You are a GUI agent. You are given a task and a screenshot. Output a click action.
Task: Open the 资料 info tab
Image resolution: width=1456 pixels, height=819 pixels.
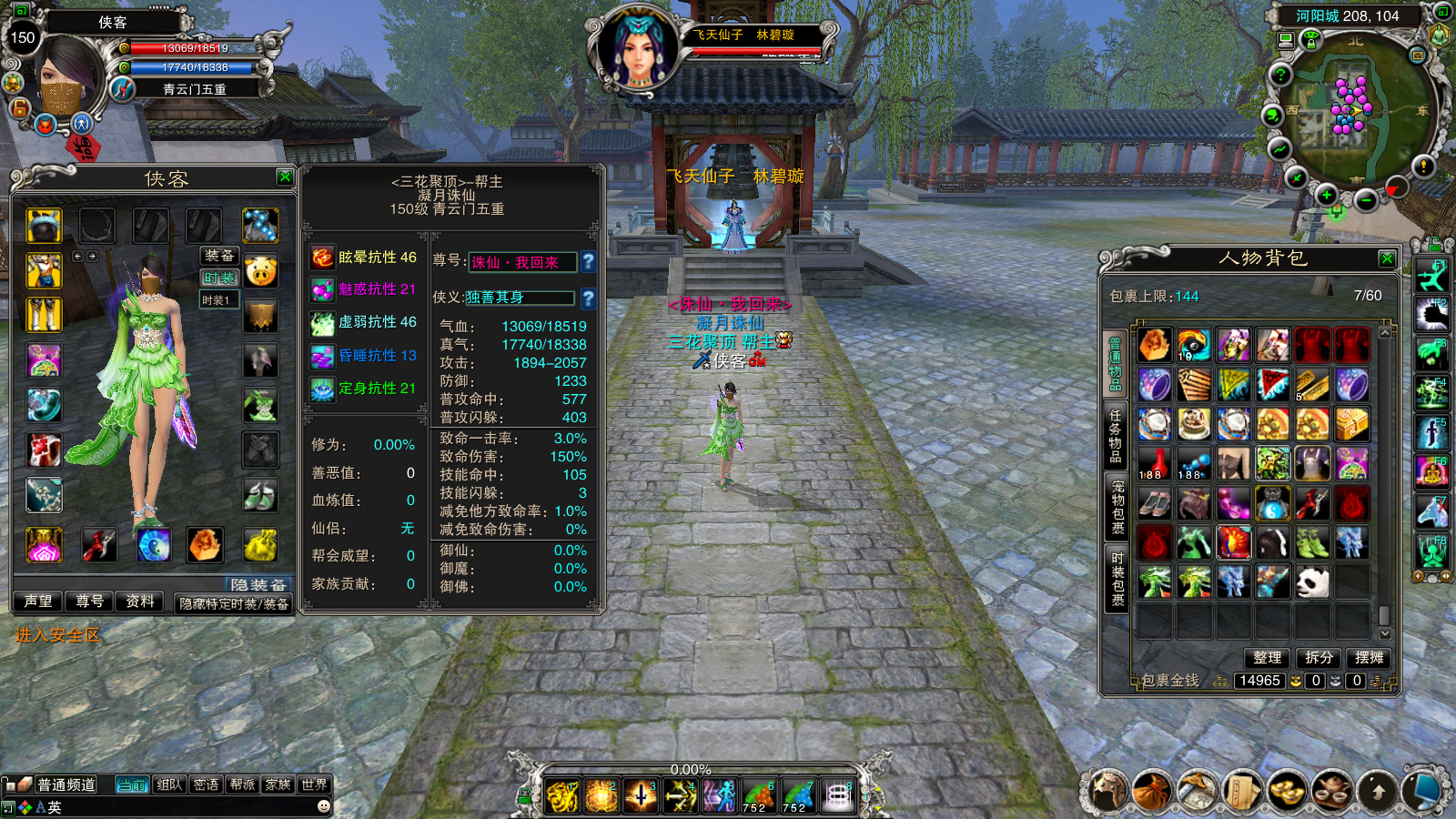[x=140, y=602]
